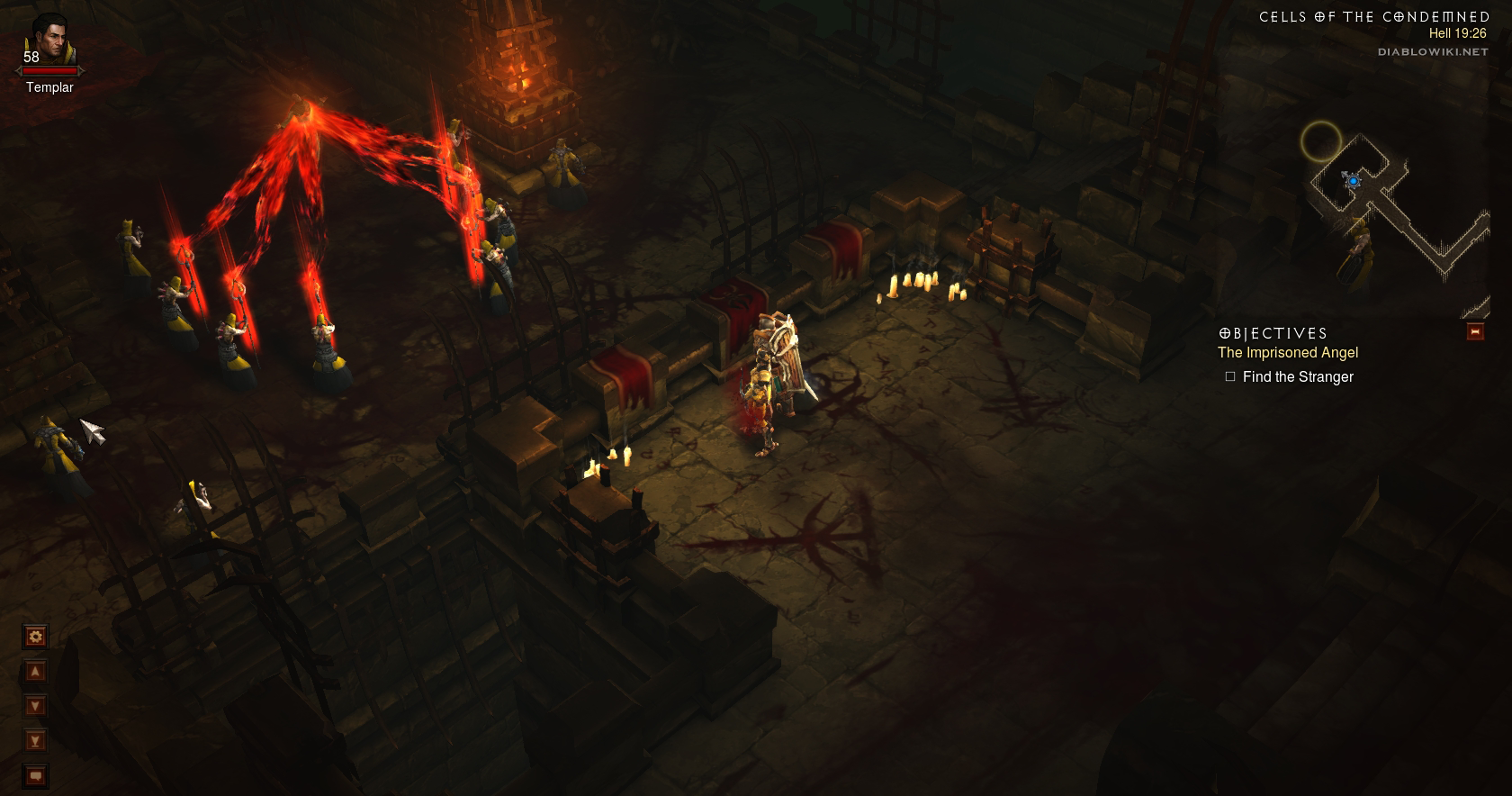1512x796 pixels.
Task: Click the Find the Stranger objective
Action: 1298,377
